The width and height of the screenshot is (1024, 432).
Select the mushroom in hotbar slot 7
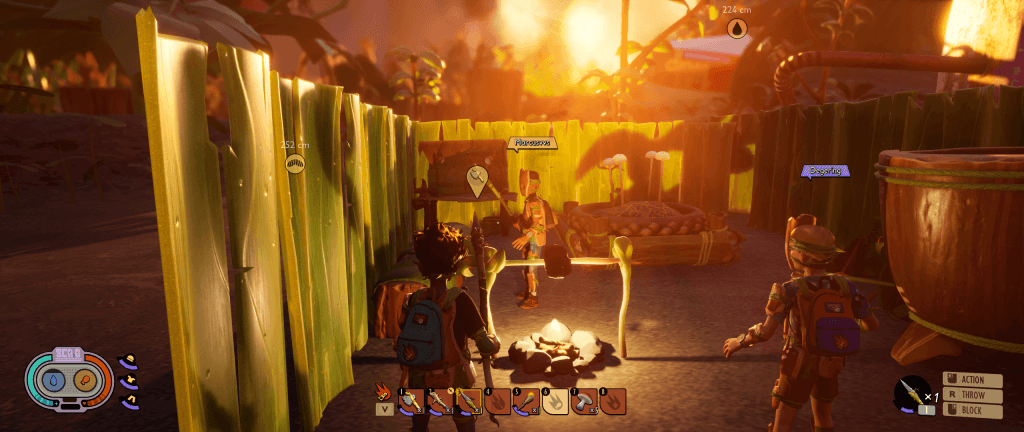pyautogui.click(x=584, y=402)
